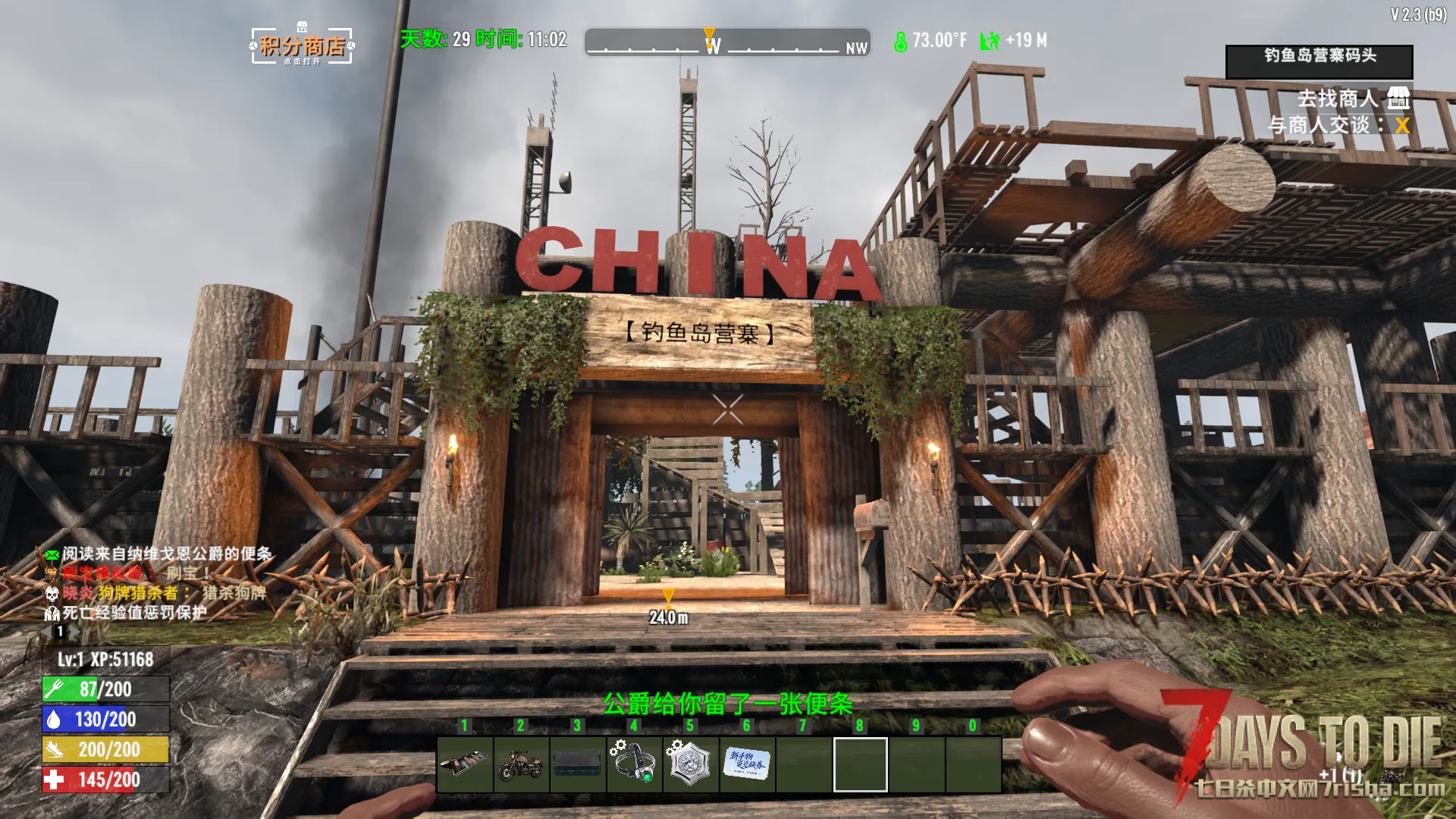Viewport: 1456px width, 819px height.
Task: Open the 积分商店 points shop button
Action: 302,46
